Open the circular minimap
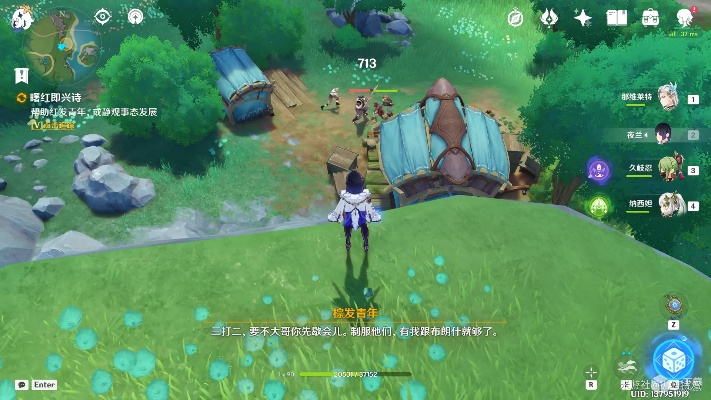Image resolution: width=711 pixels, height=400 pixels. tap(64, 42)
